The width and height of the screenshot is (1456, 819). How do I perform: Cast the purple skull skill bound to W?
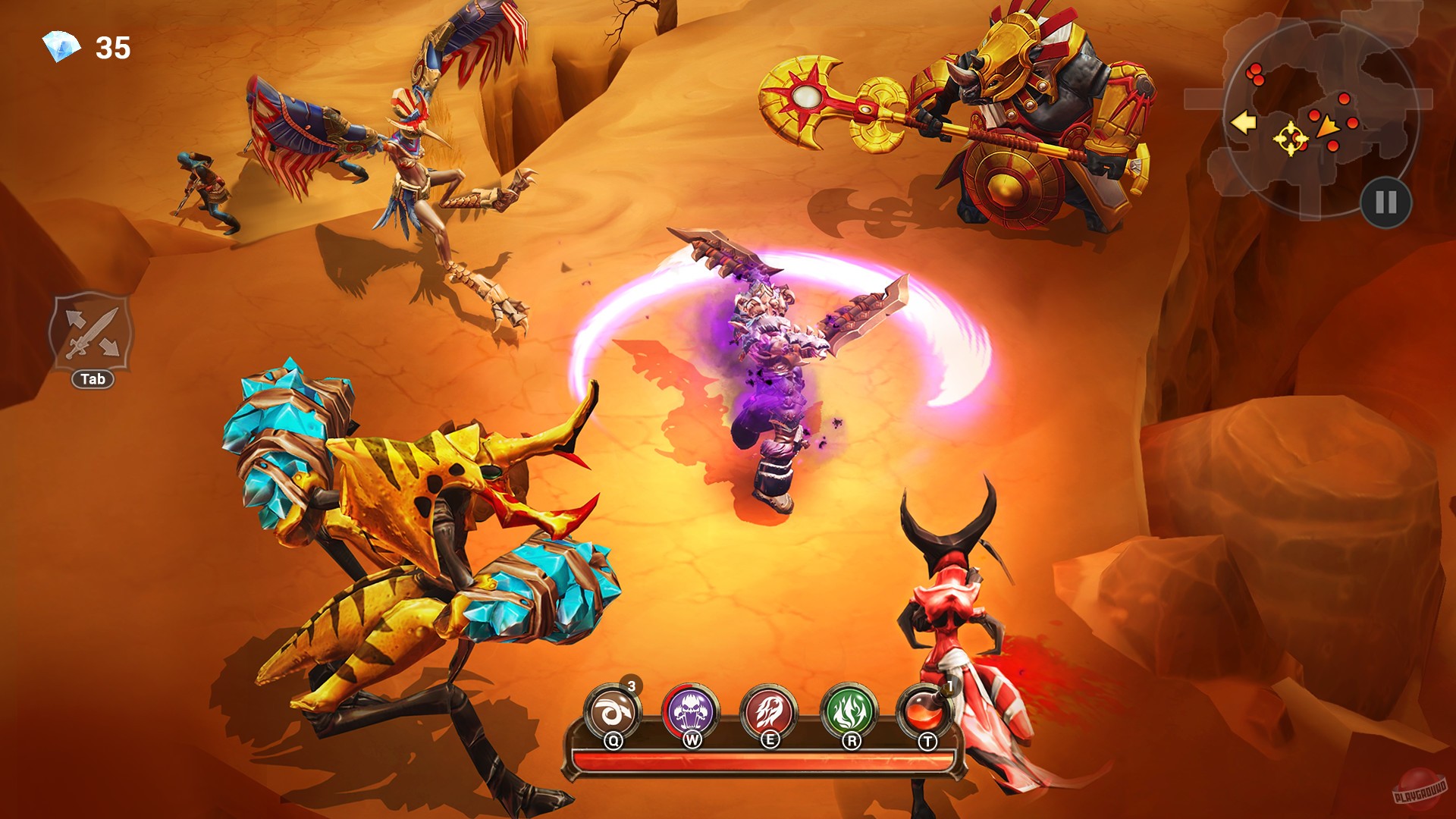tap(692, 709)
